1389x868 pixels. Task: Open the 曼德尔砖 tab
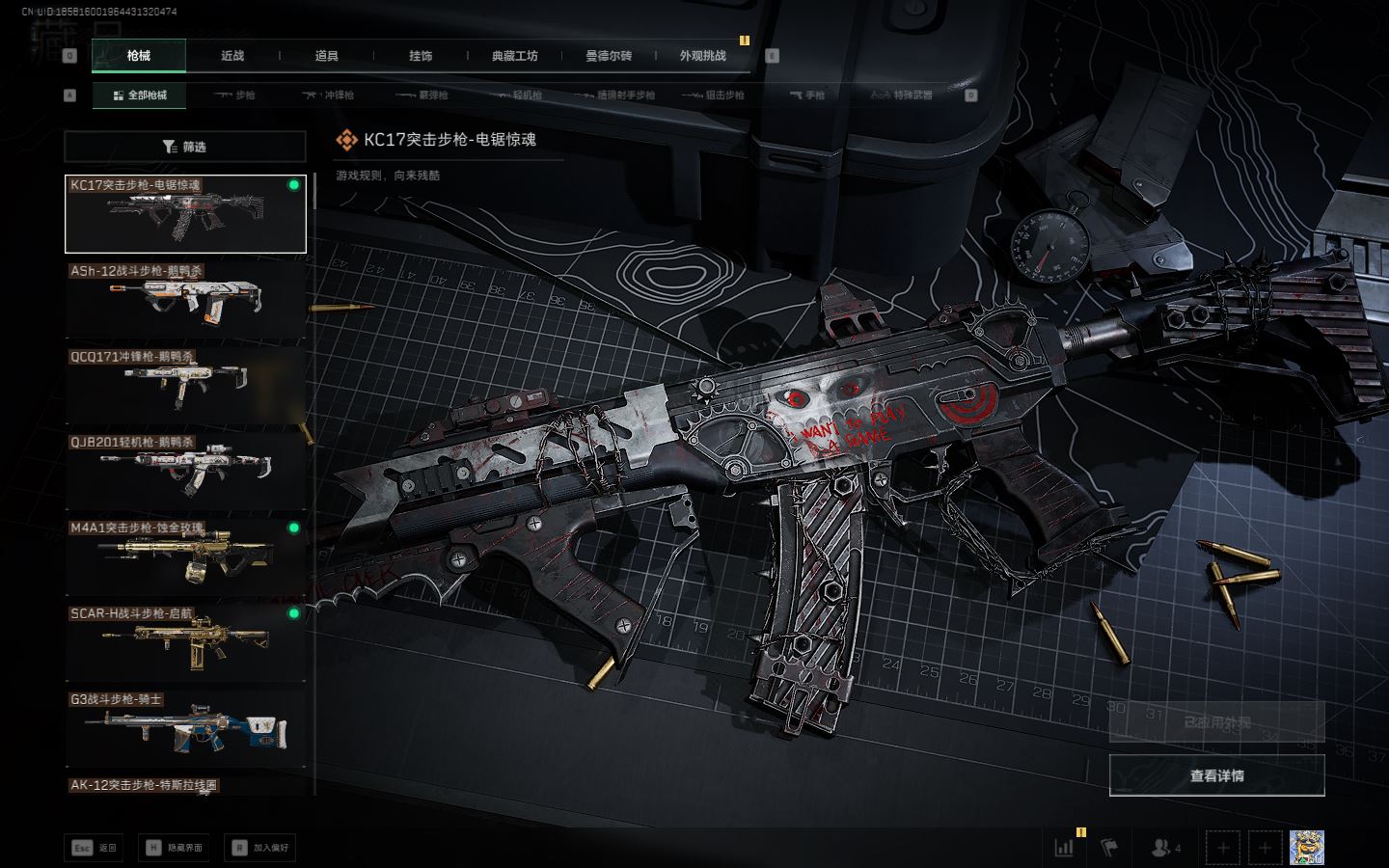coord(609,56)
